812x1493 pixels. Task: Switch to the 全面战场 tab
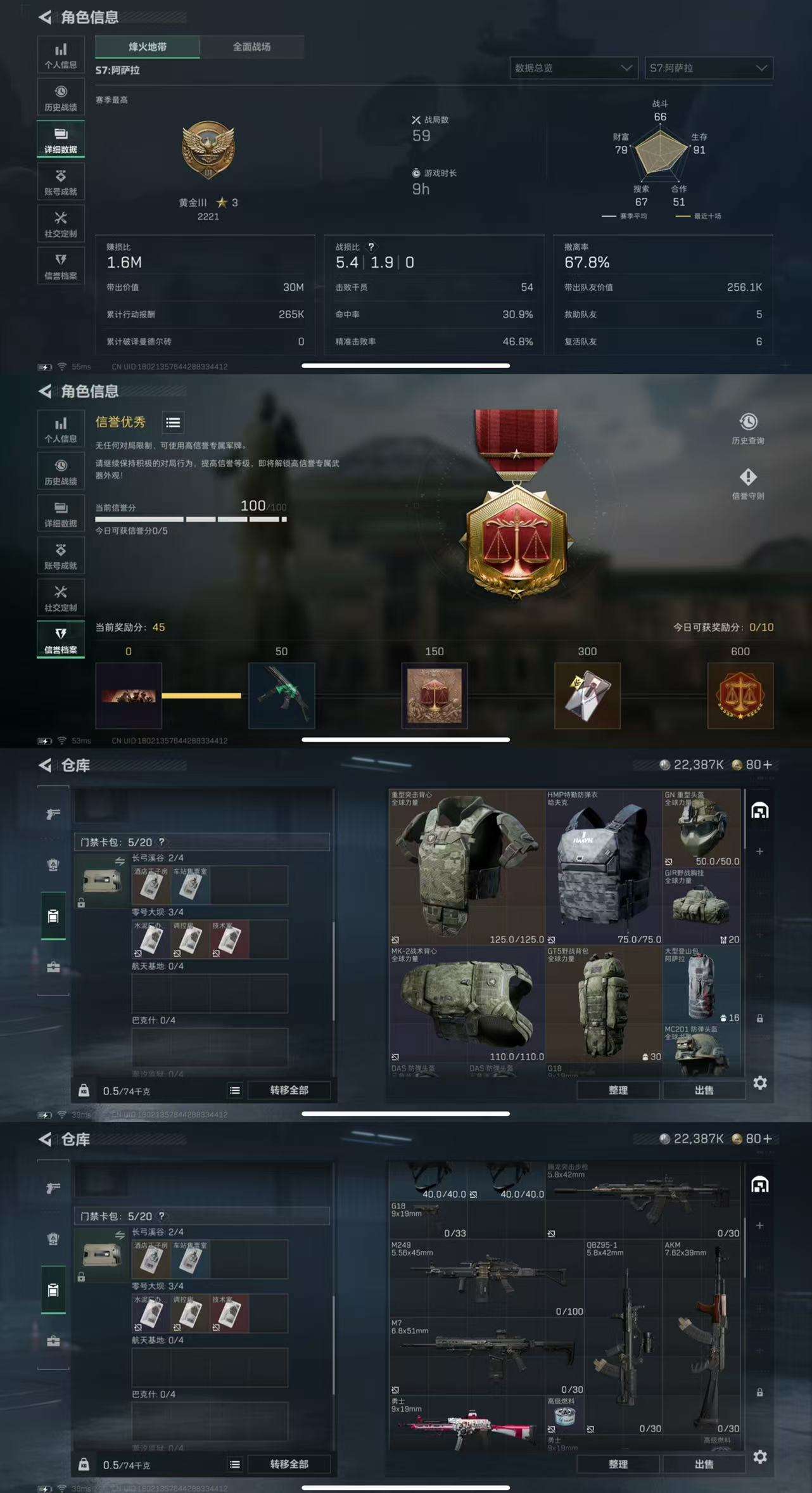coord(251,47)
